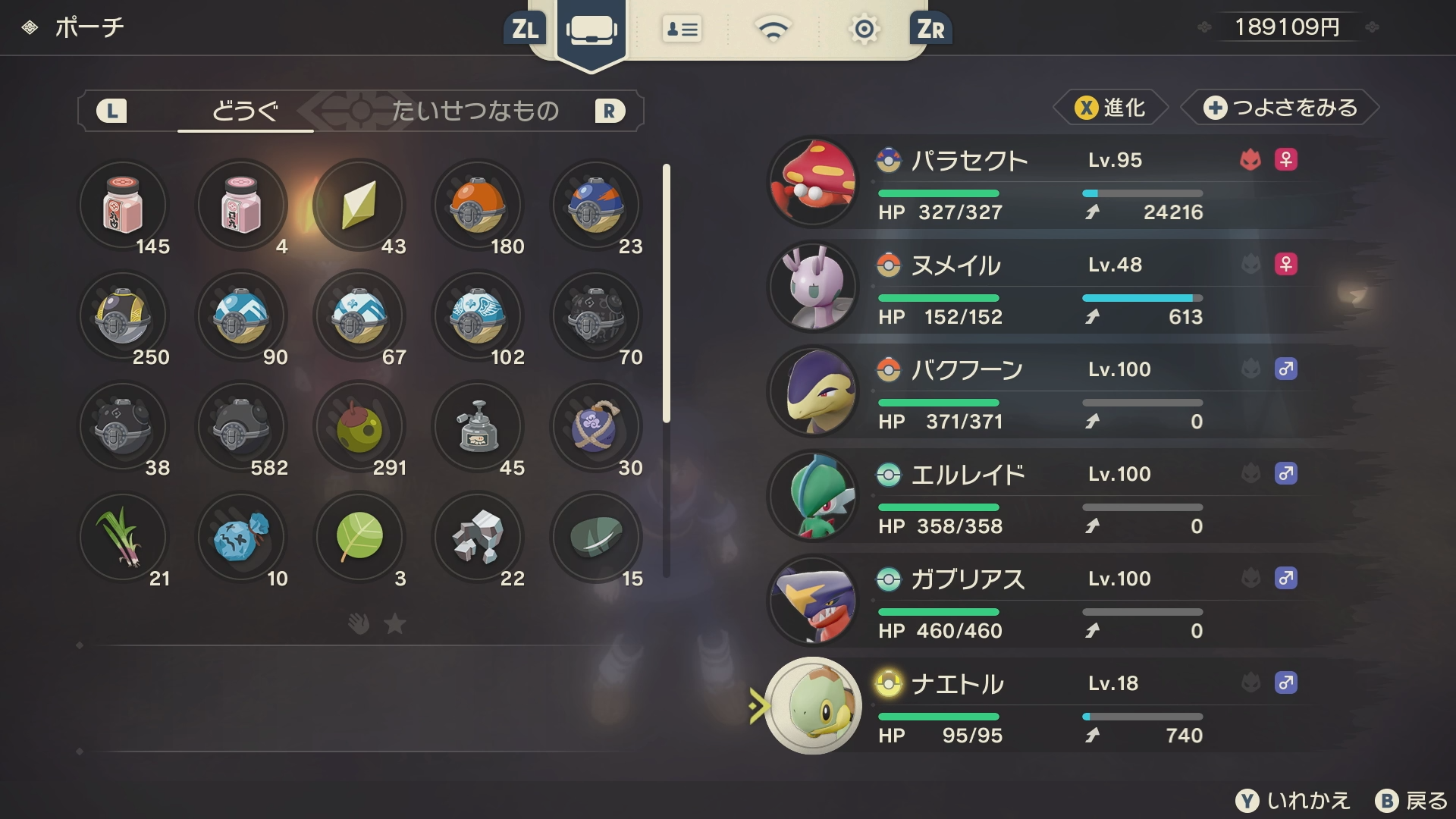
Task: Select the yellow crystal shard with 43
Action: [x=359, y=206]
